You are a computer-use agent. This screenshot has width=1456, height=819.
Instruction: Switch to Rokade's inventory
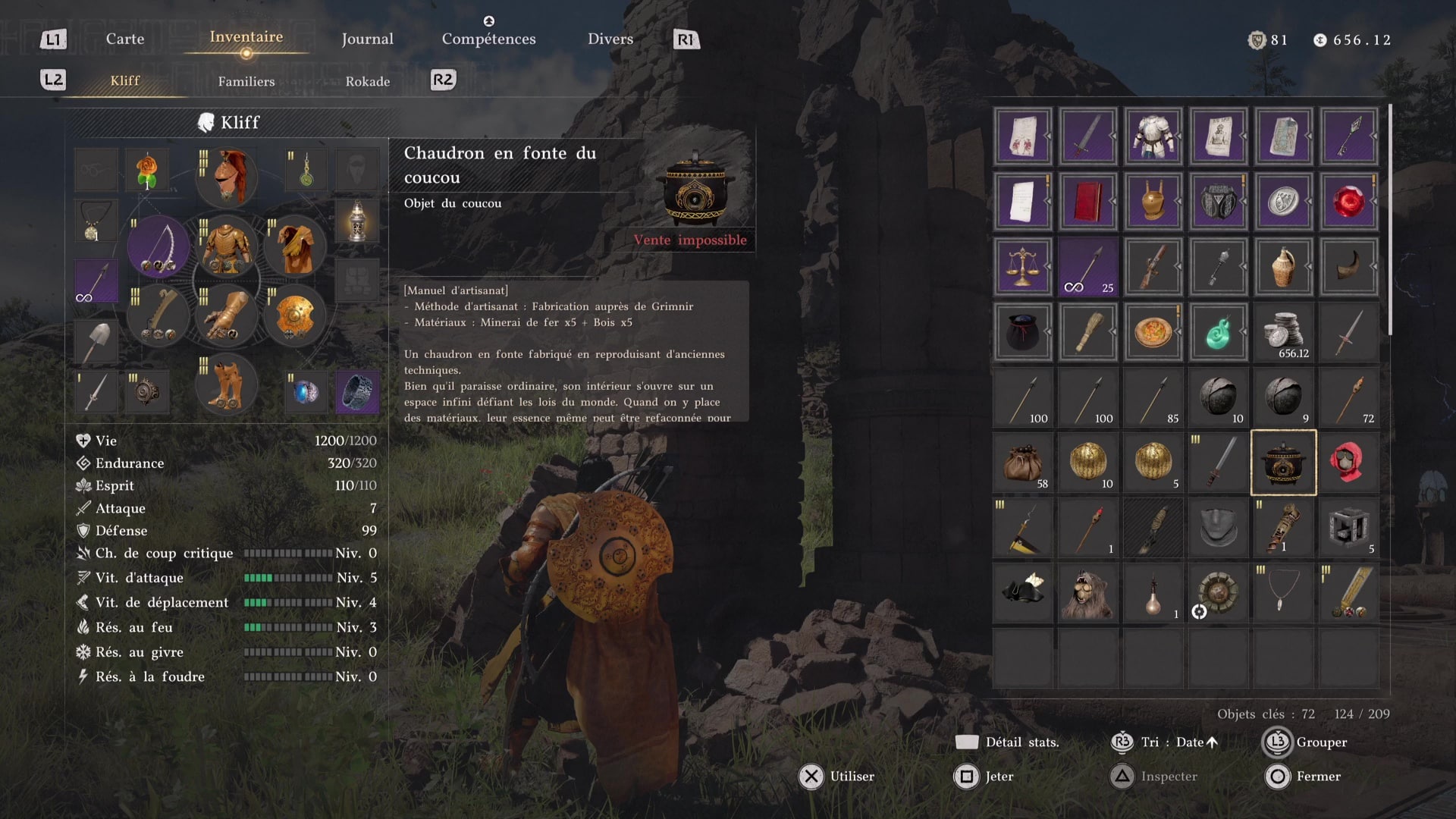(x=368, y=81)
